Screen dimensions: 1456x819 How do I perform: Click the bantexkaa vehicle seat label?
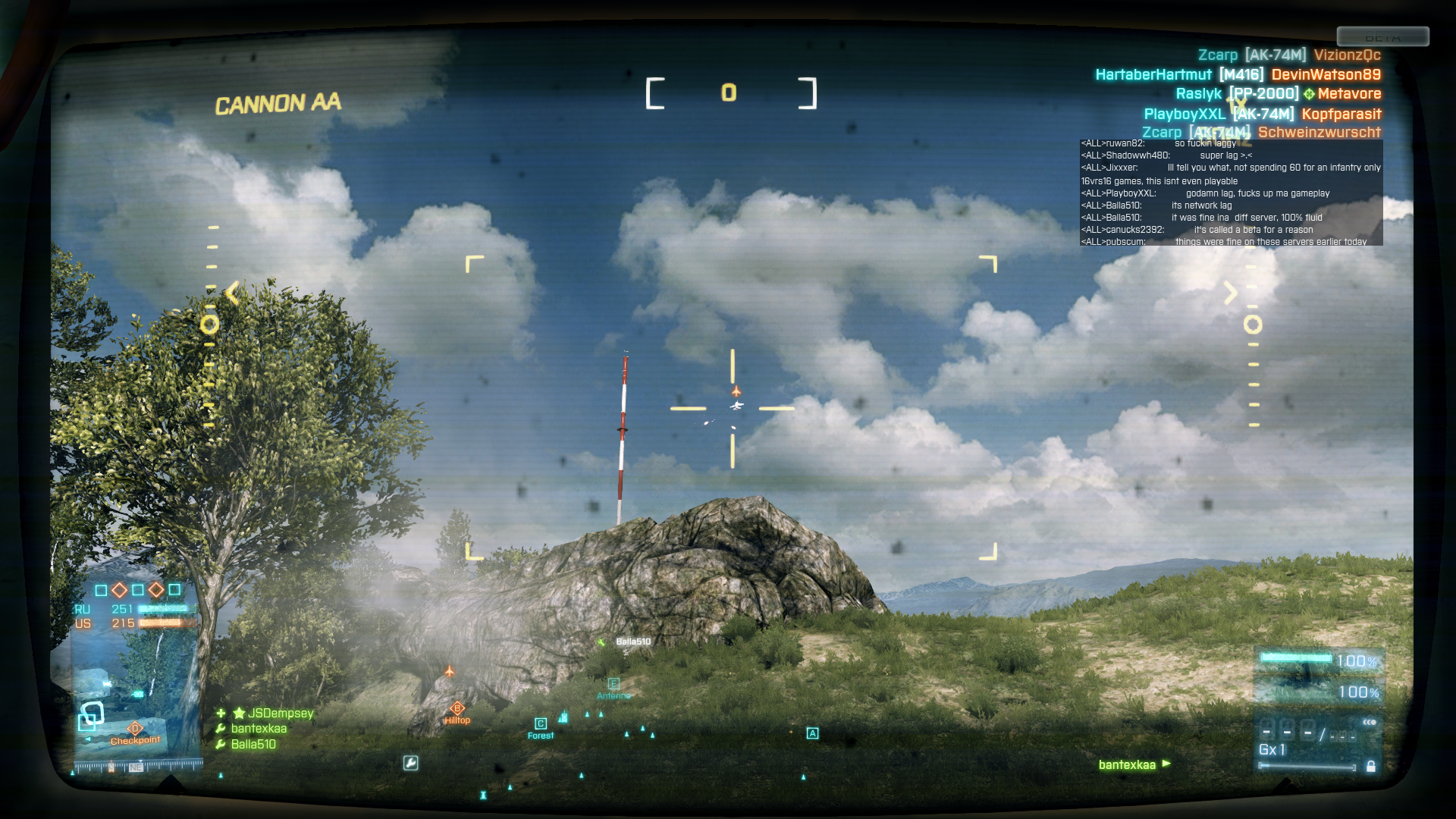1127,764
